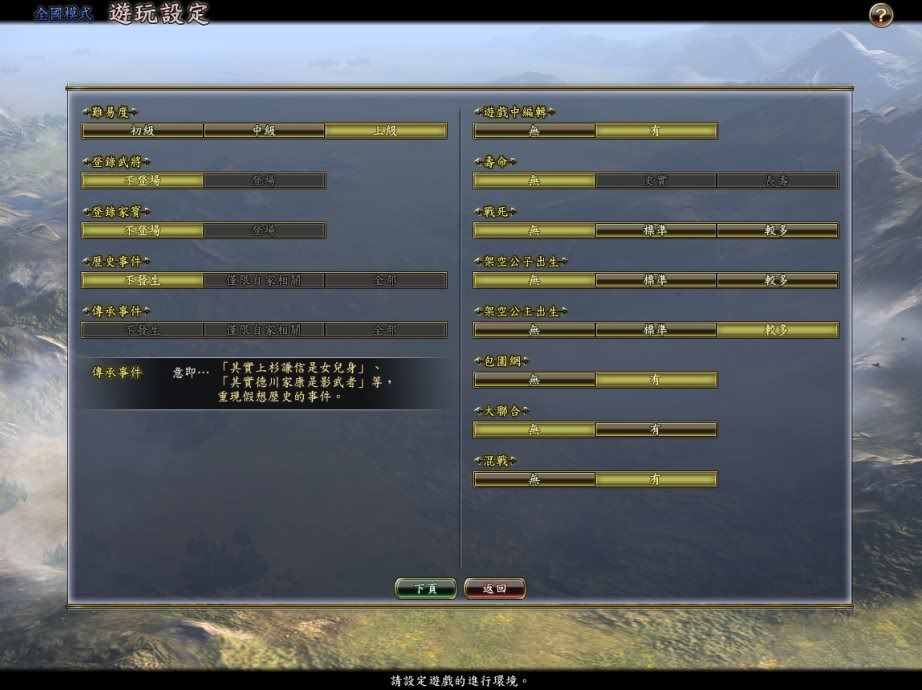922x690 pixels.
Task: Set 戰死 to 標準
Action: click(655, 230)
